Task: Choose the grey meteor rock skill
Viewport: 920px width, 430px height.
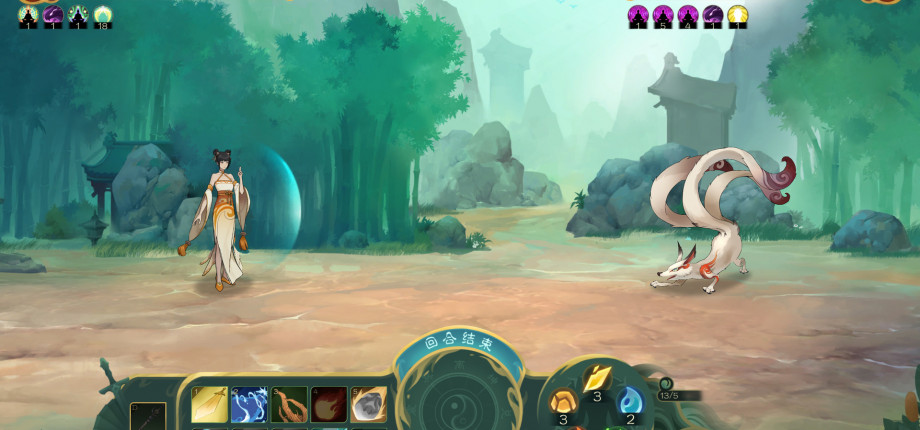Action: tap(369, 405)
